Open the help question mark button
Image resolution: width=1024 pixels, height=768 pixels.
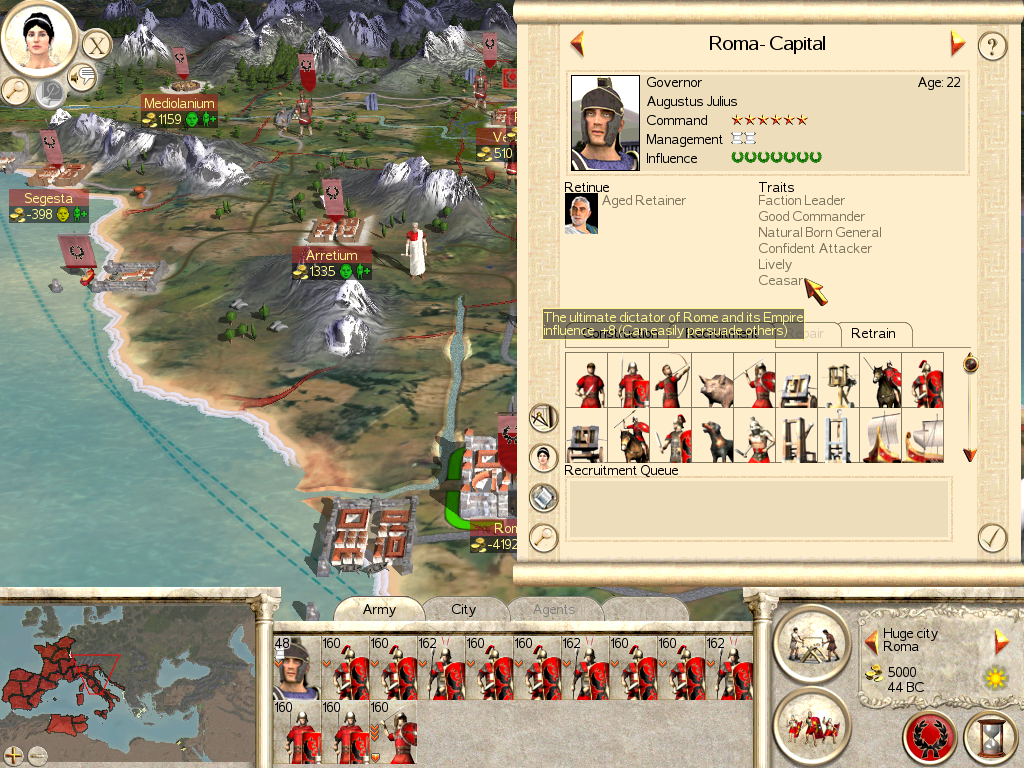tap(991, 46)
